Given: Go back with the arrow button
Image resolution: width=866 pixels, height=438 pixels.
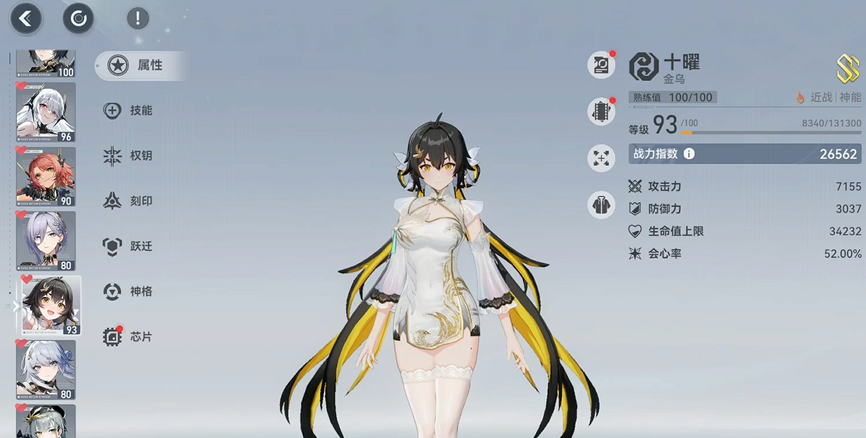Looking at the screenshot, I should pos(27,17).
